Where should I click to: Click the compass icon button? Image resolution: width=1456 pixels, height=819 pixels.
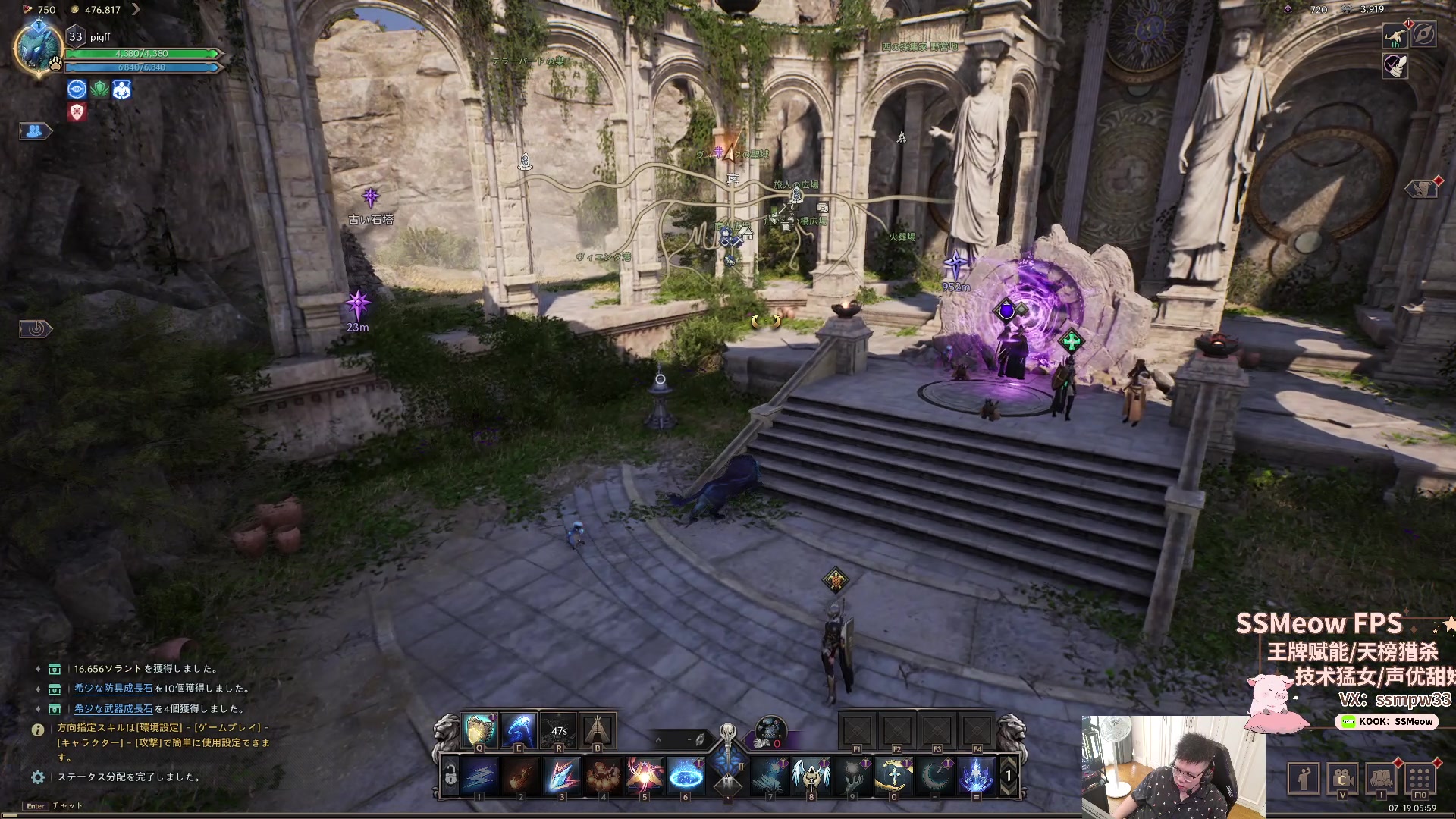click(x=1423, y=35)
